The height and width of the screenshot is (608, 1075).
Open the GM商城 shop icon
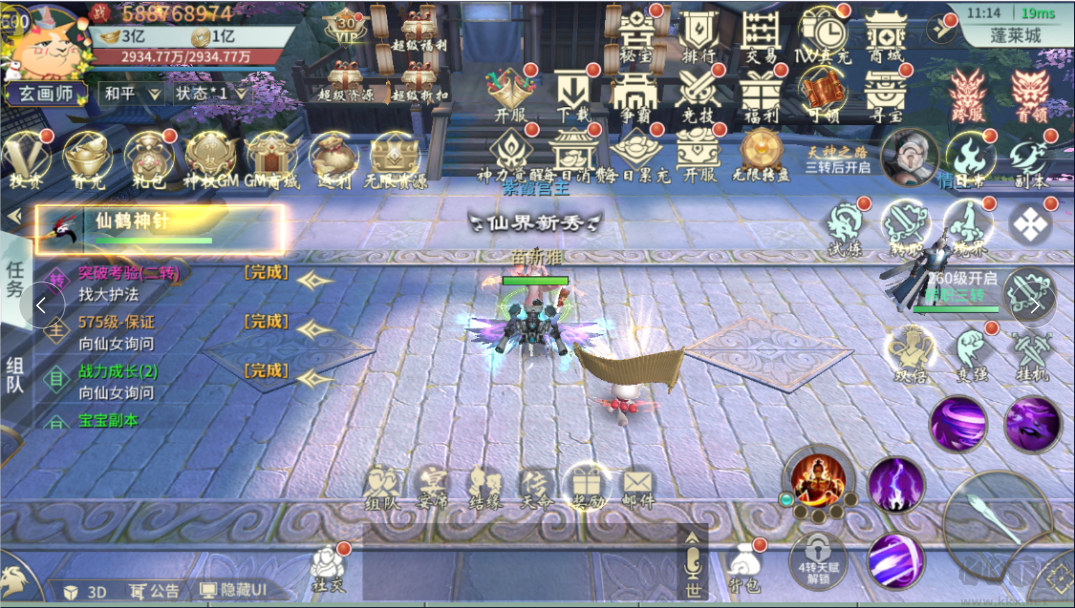(272, 160)
